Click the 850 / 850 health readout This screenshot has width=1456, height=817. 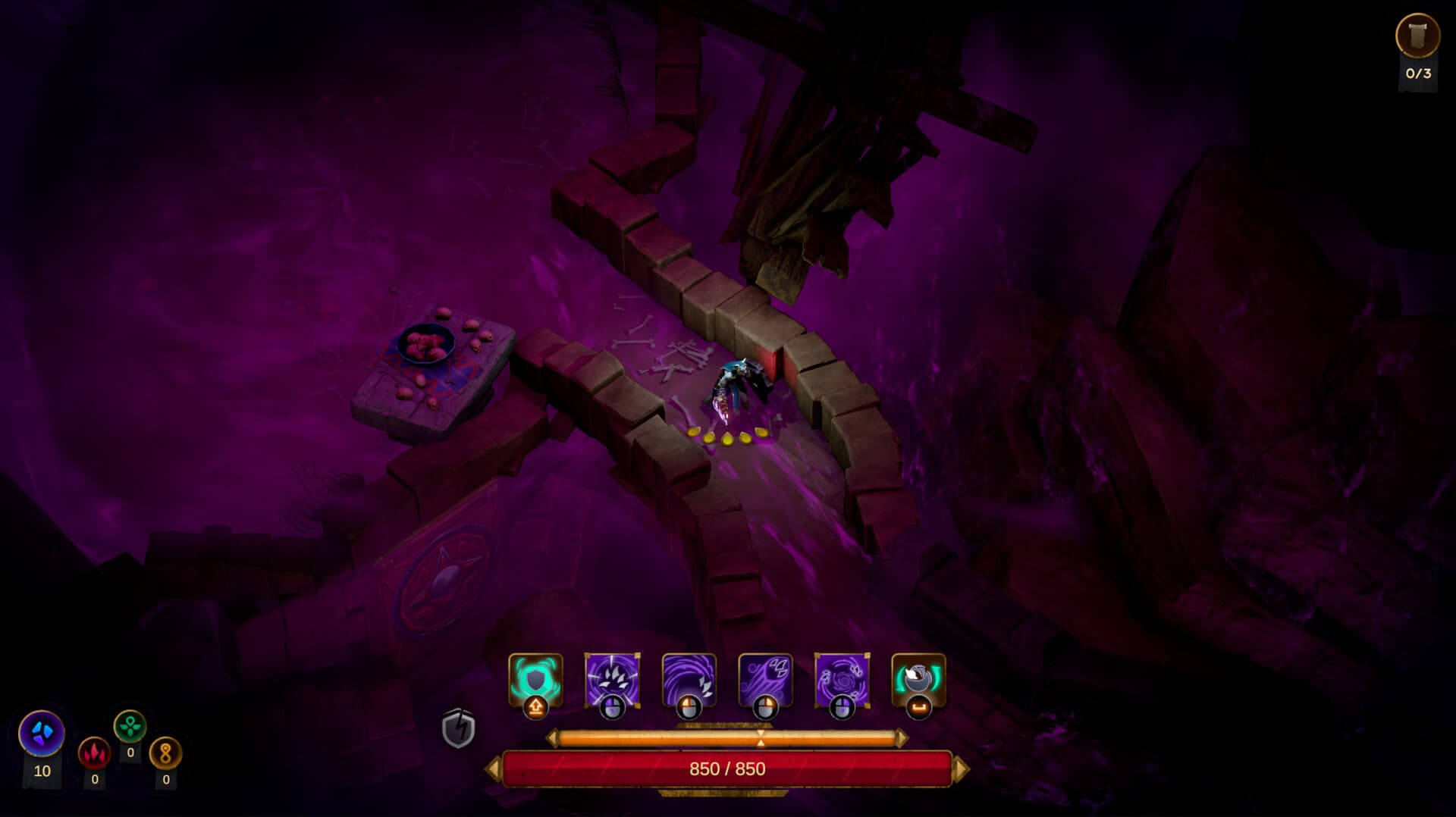[728, 768]
